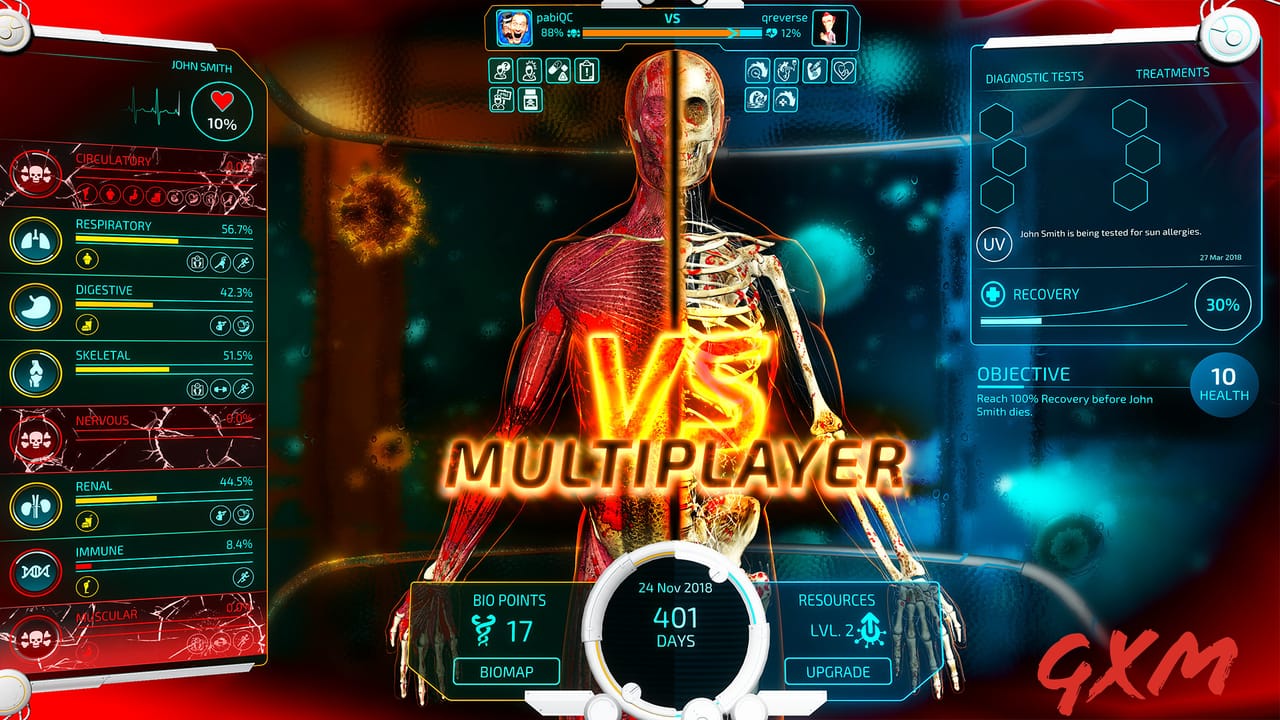Select the medicine bottle icon
This screenshot has height=720, width=1280.
click(x=531, y=100)
